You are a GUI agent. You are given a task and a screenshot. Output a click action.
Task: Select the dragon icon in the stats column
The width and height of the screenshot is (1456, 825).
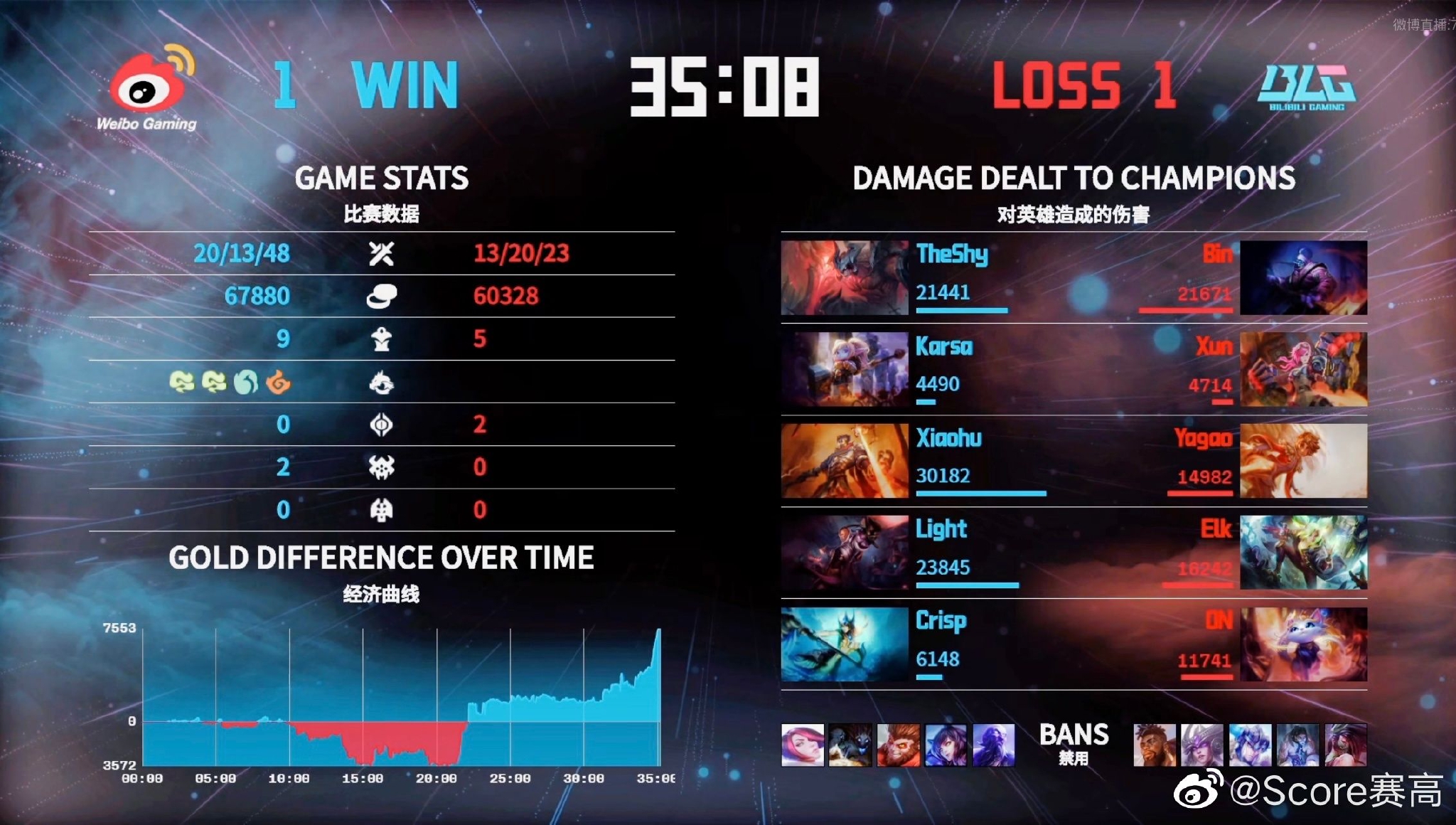382,382
